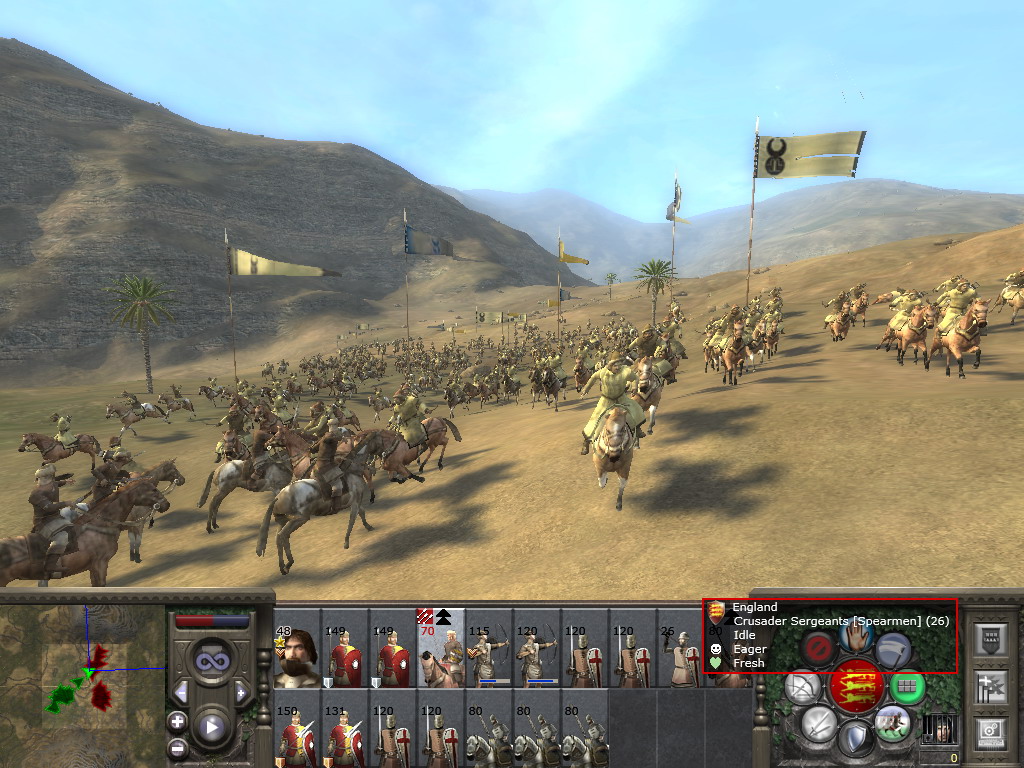Decrease game speed with the left arrow
This screenshot has height=768, width=1024.
[x=181, y=693]
